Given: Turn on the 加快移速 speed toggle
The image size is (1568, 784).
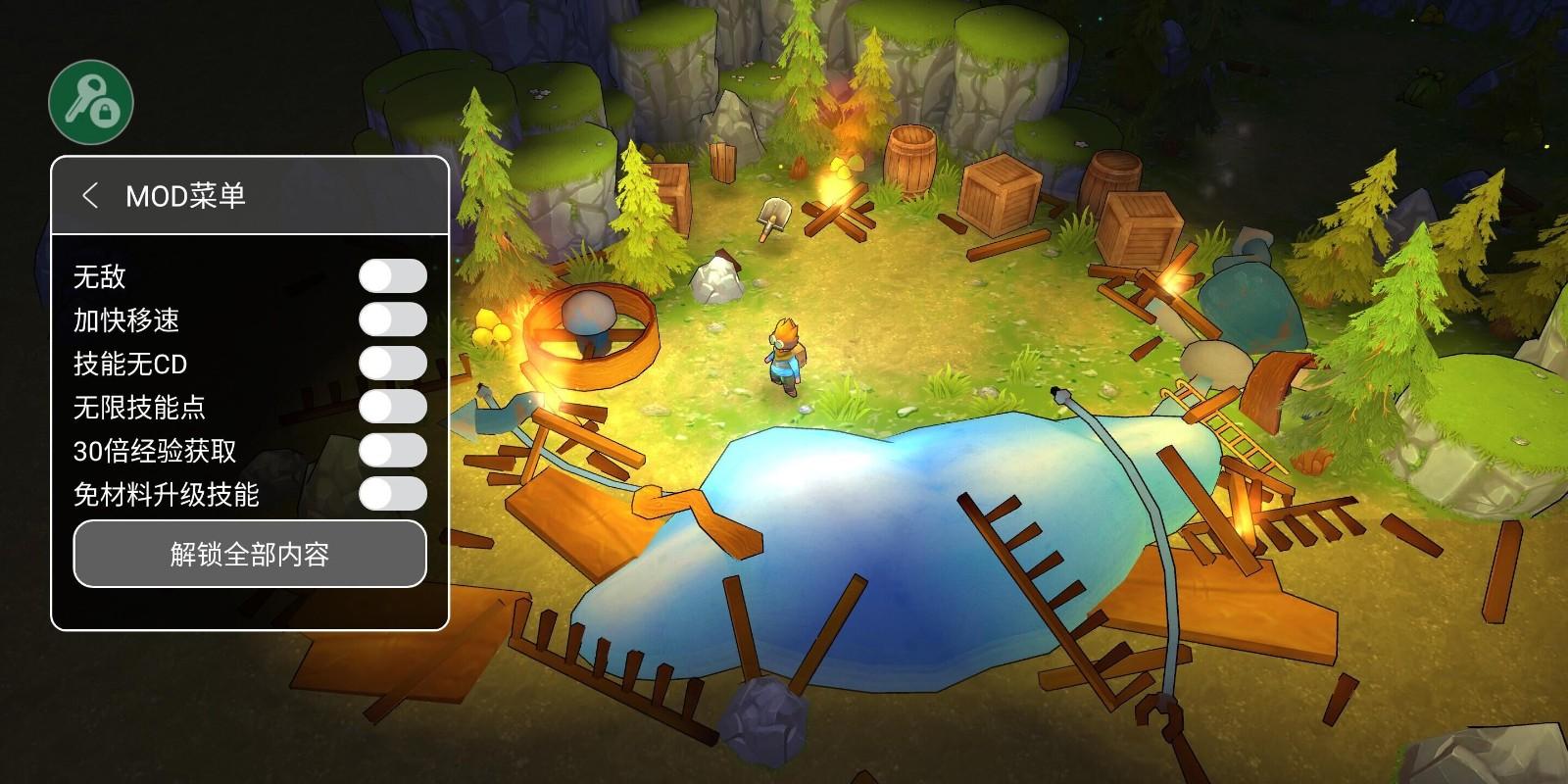Looking at the screenshot, I should click(x=392, y=321).
